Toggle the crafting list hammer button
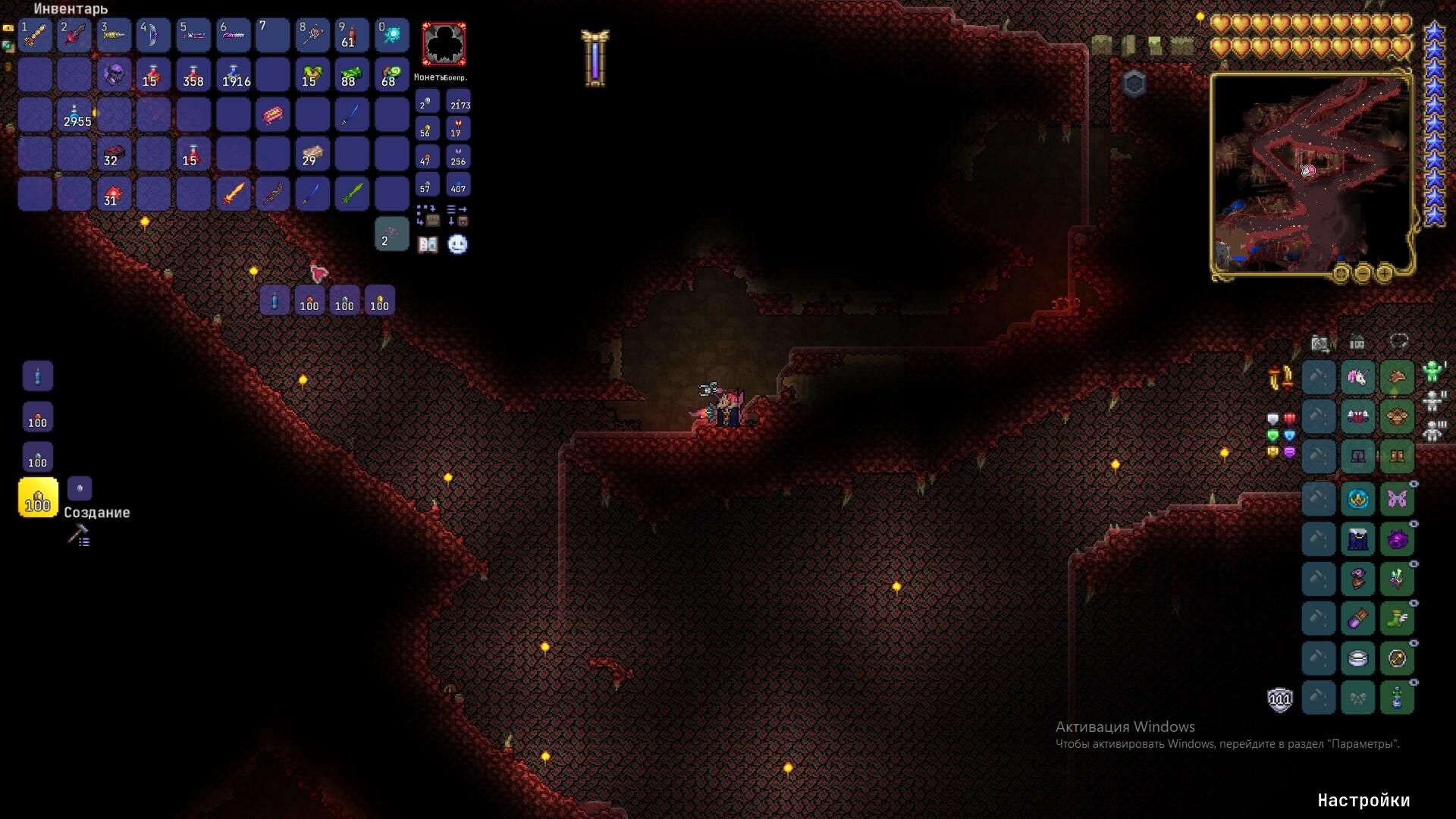 (79, 536)
